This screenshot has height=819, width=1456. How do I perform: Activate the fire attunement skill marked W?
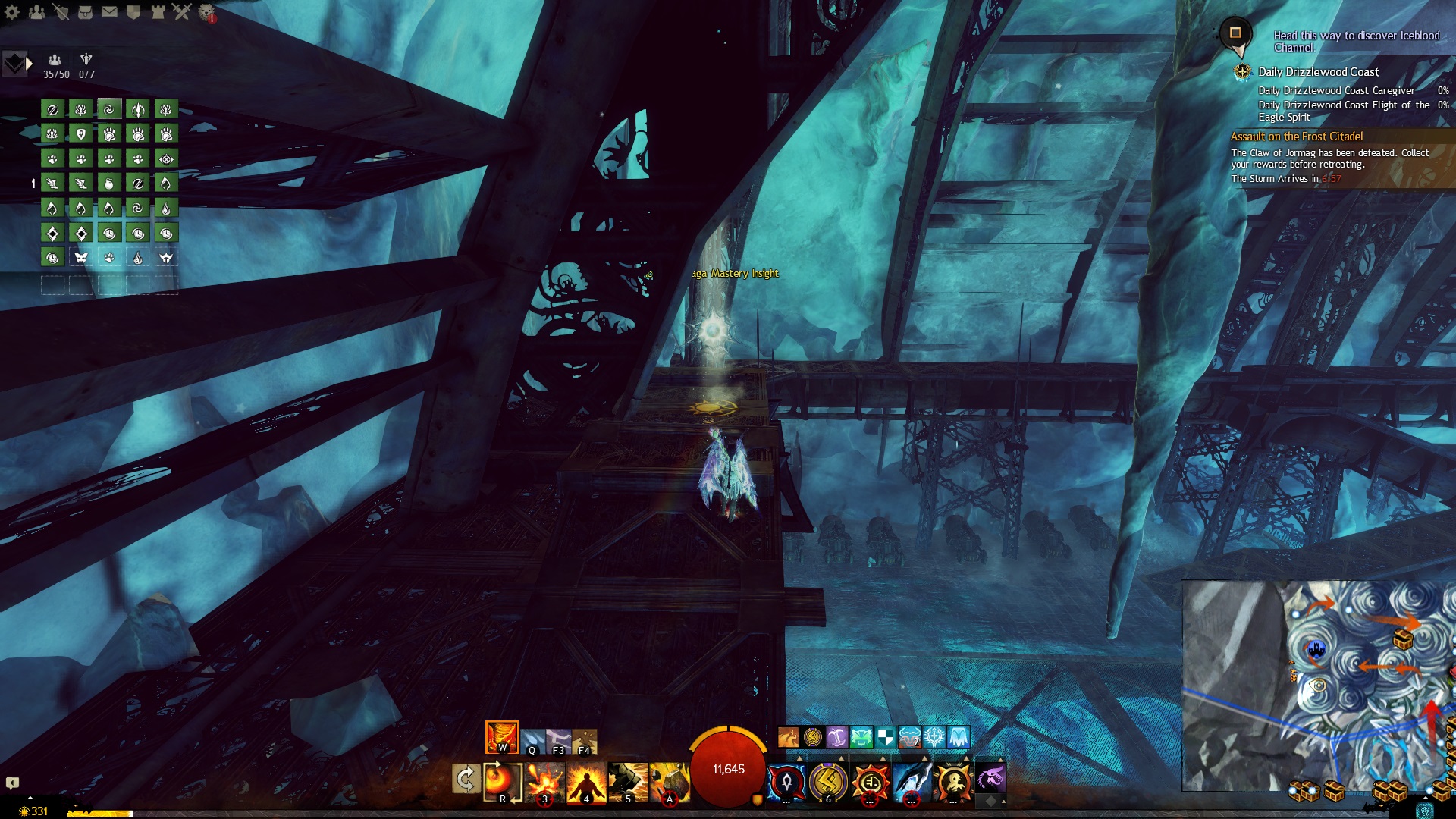(x=501, y=737)
